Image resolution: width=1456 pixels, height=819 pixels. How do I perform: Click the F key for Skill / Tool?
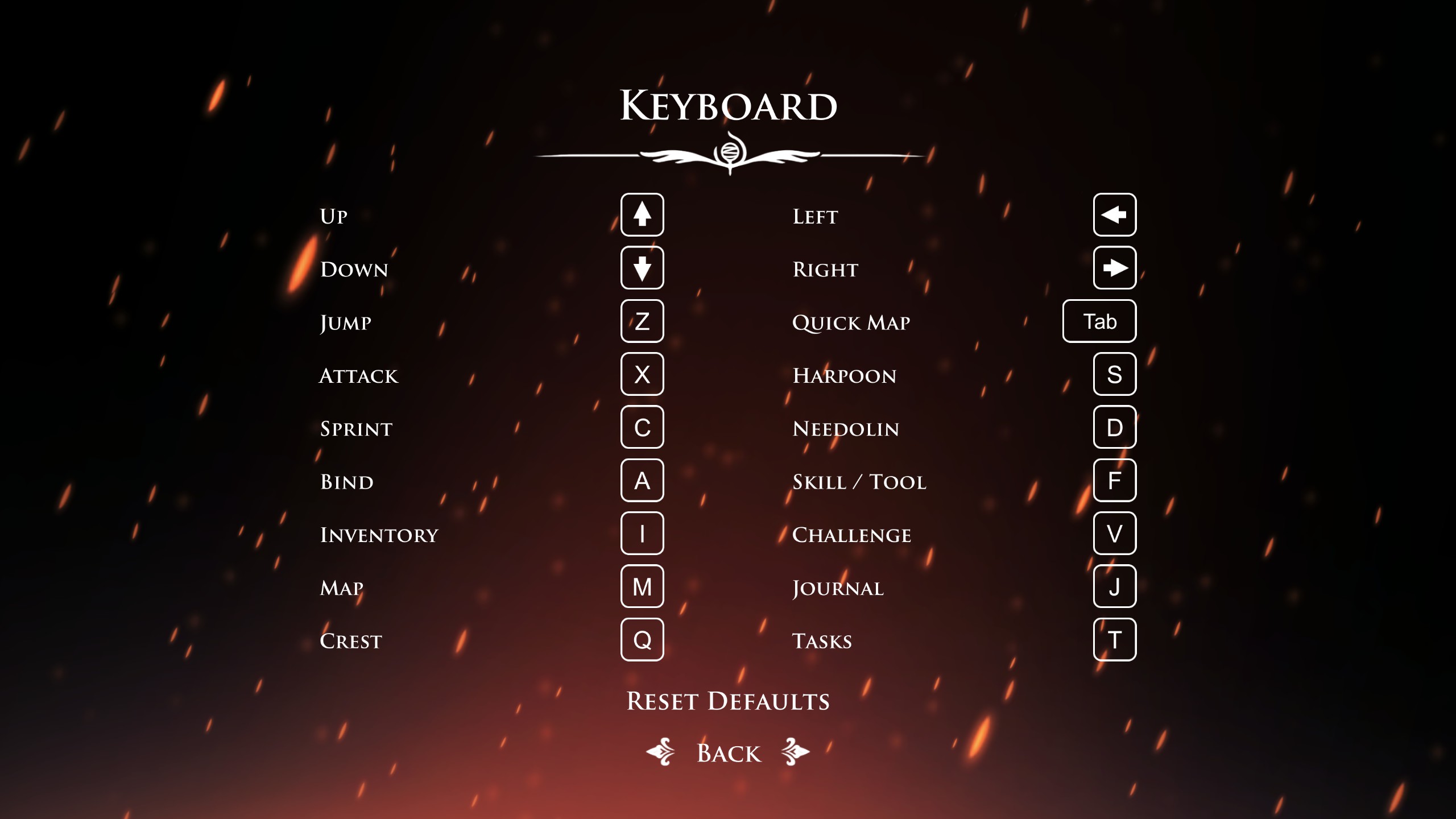(x=1115, y=481)
